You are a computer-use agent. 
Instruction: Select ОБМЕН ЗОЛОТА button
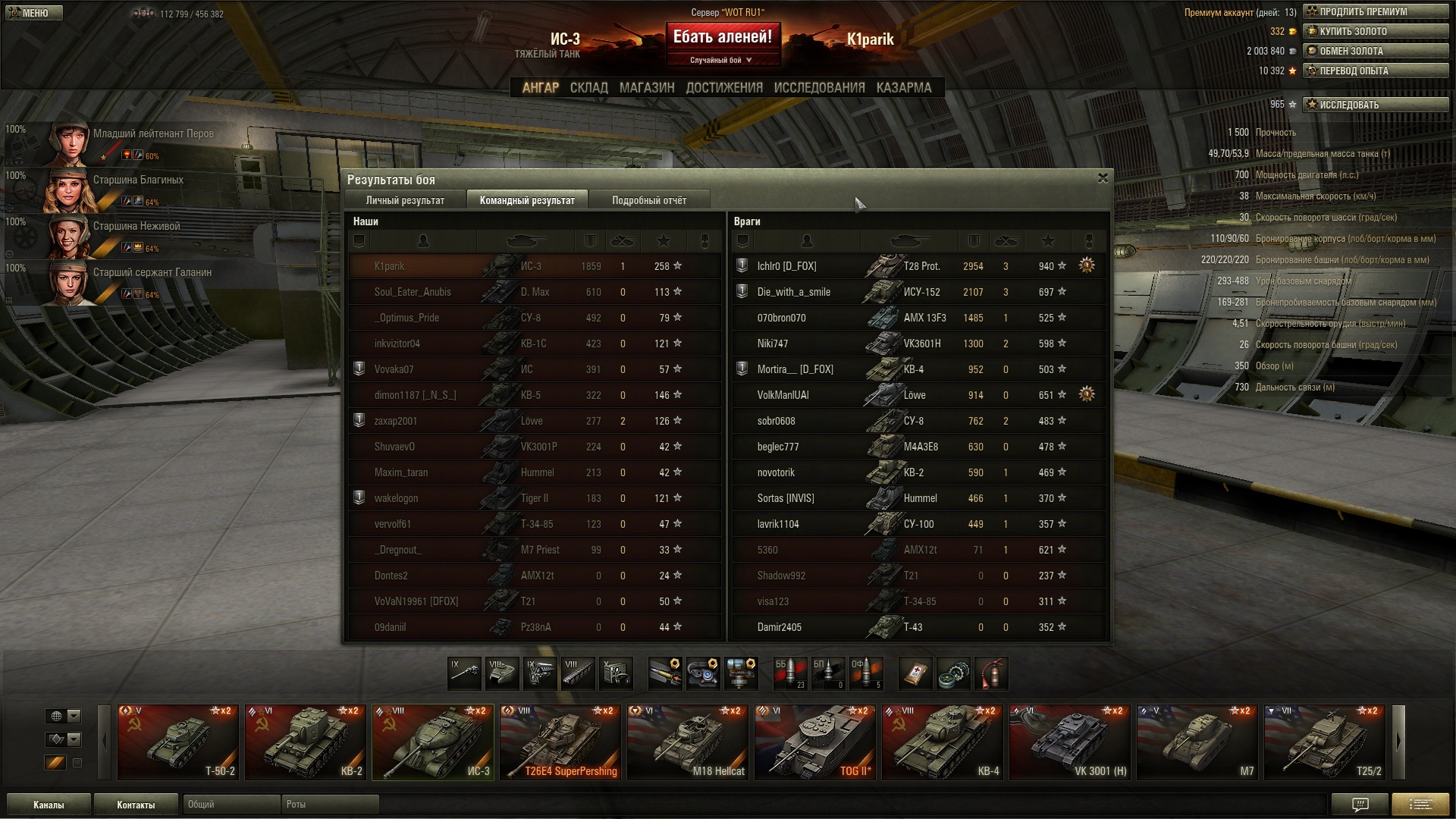1375,51
